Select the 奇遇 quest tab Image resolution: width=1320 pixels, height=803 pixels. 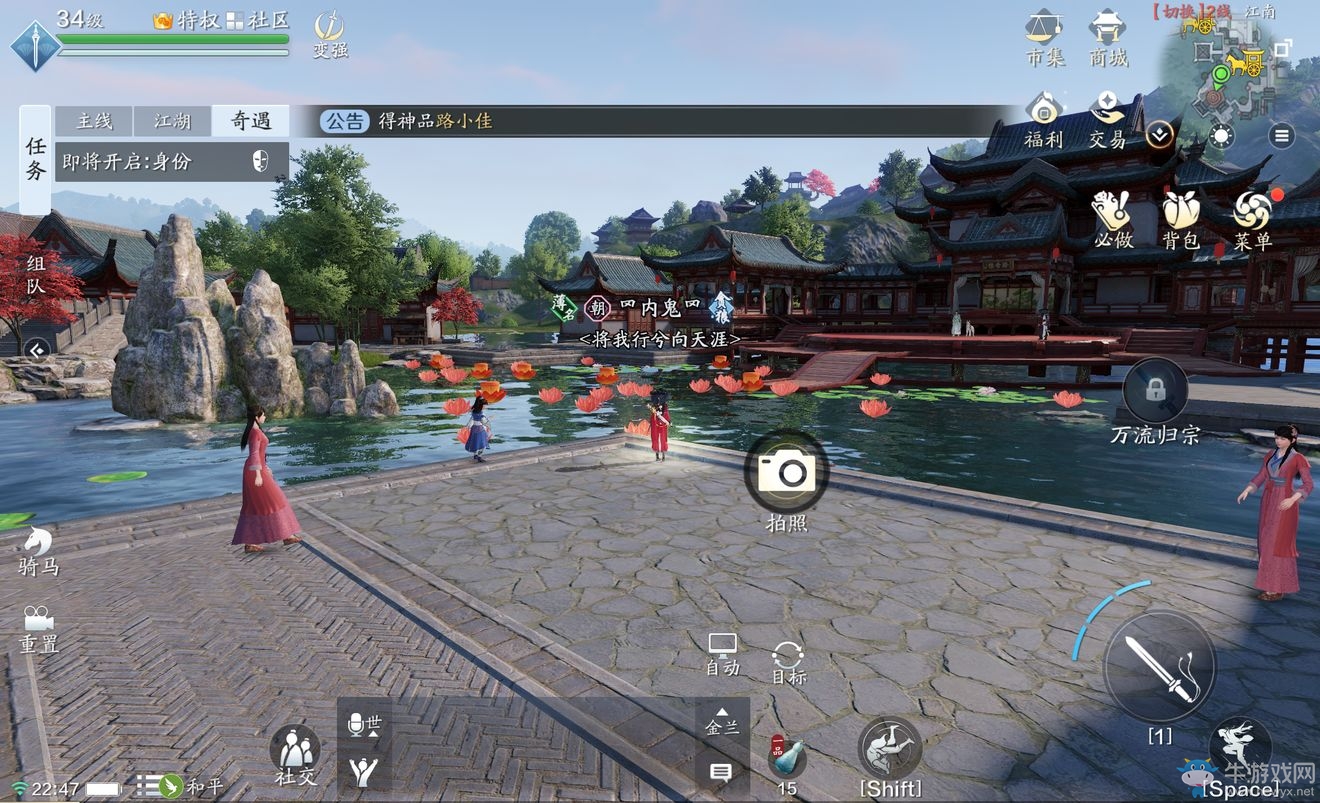250,121
